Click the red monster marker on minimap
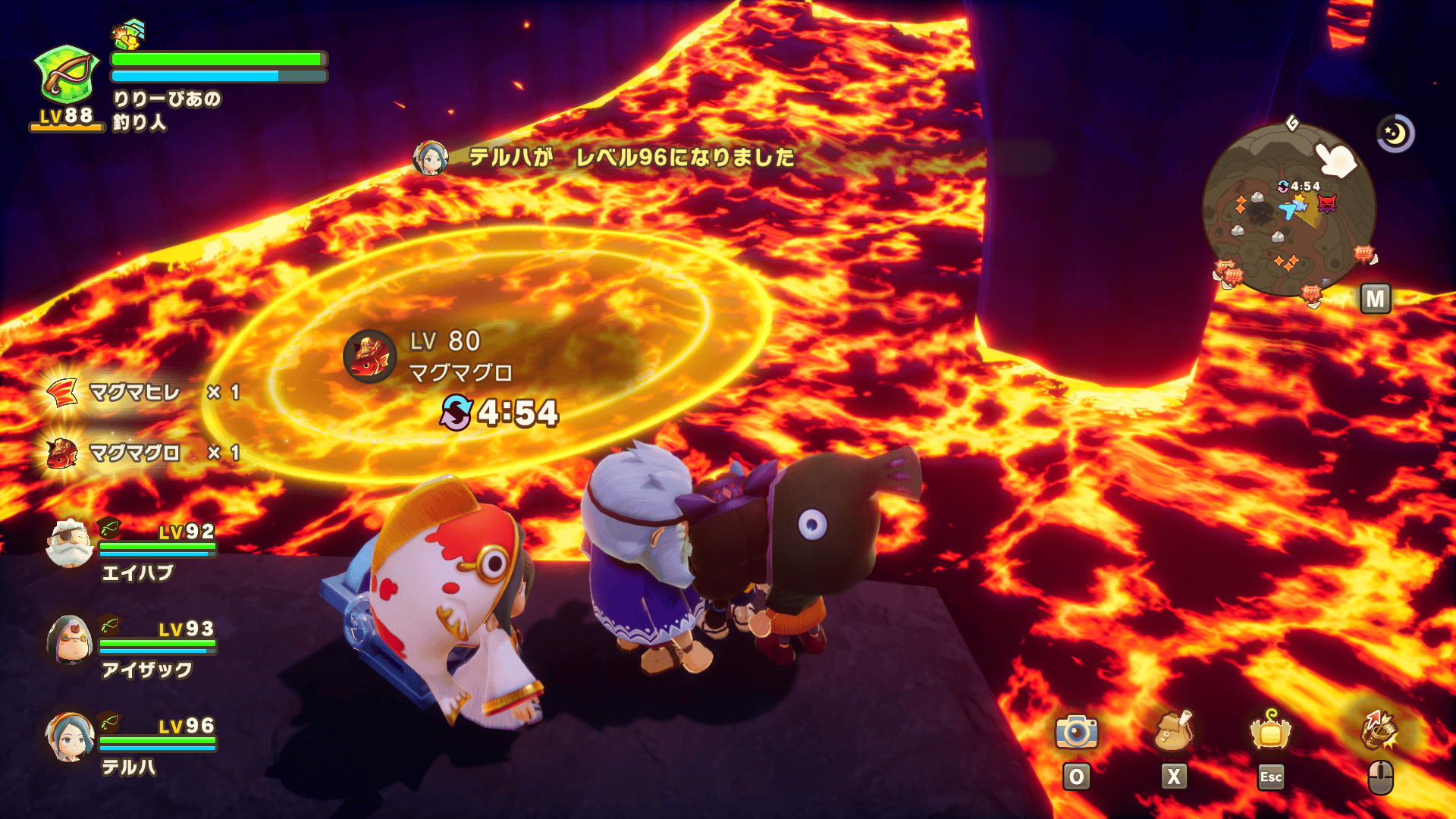 [1327, 203]
